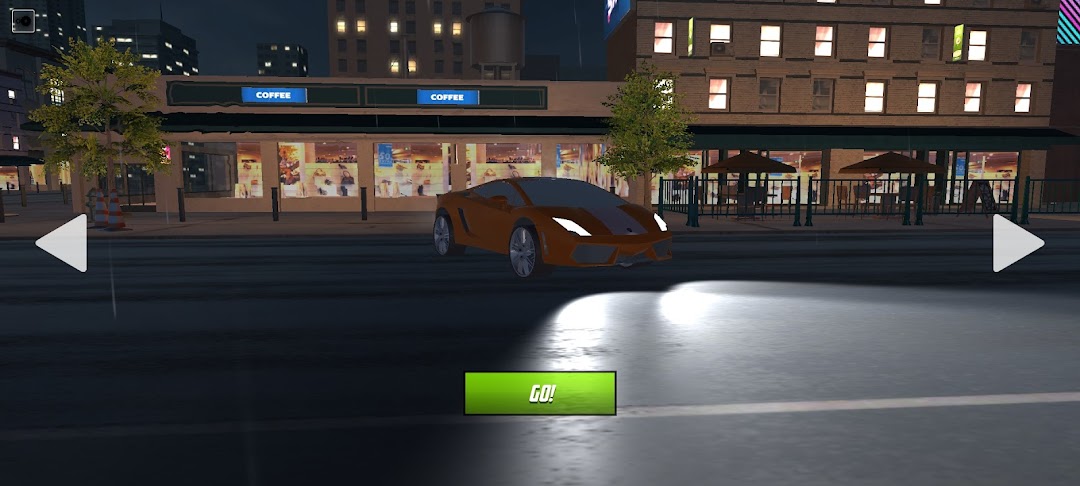Switch to the previous car with the left arrow

click(x=63, y=242)
